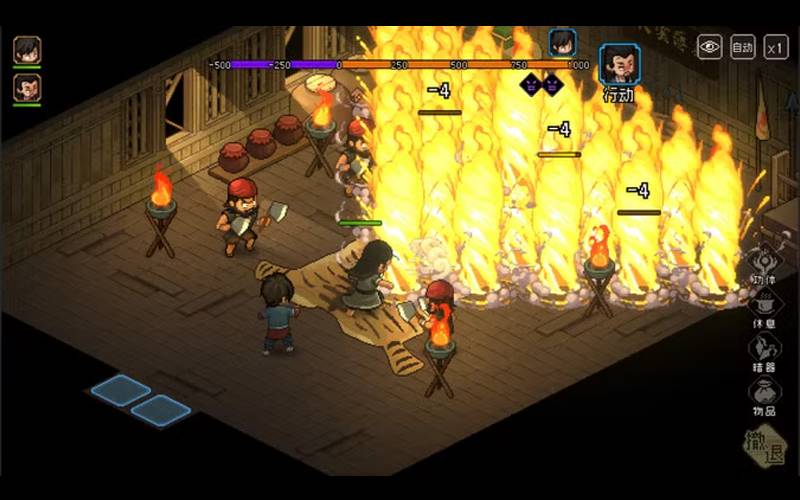
Task: Select the mustached party member portrait
Action: click(27, 87)
